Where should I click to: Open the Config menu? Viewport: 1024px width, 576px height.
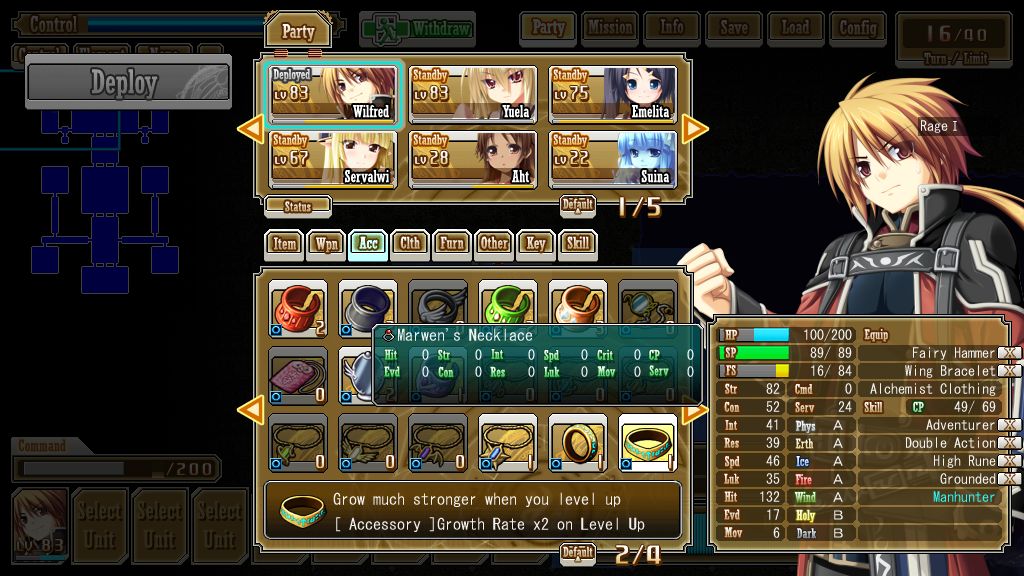pos(857,28)
